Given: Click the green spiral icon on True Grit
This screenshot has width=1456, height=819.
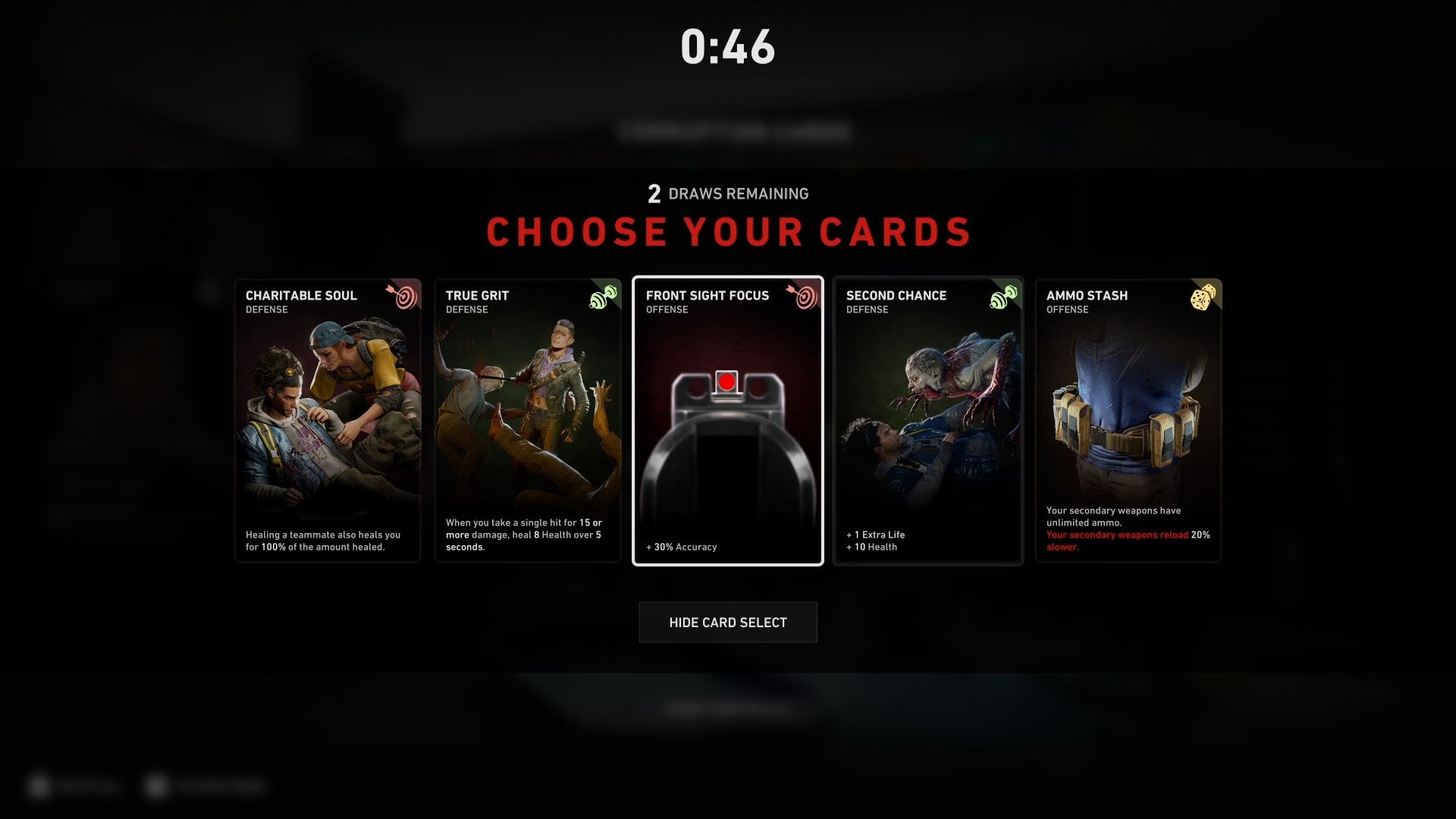Looking at the screenshot, I should 604,299.
